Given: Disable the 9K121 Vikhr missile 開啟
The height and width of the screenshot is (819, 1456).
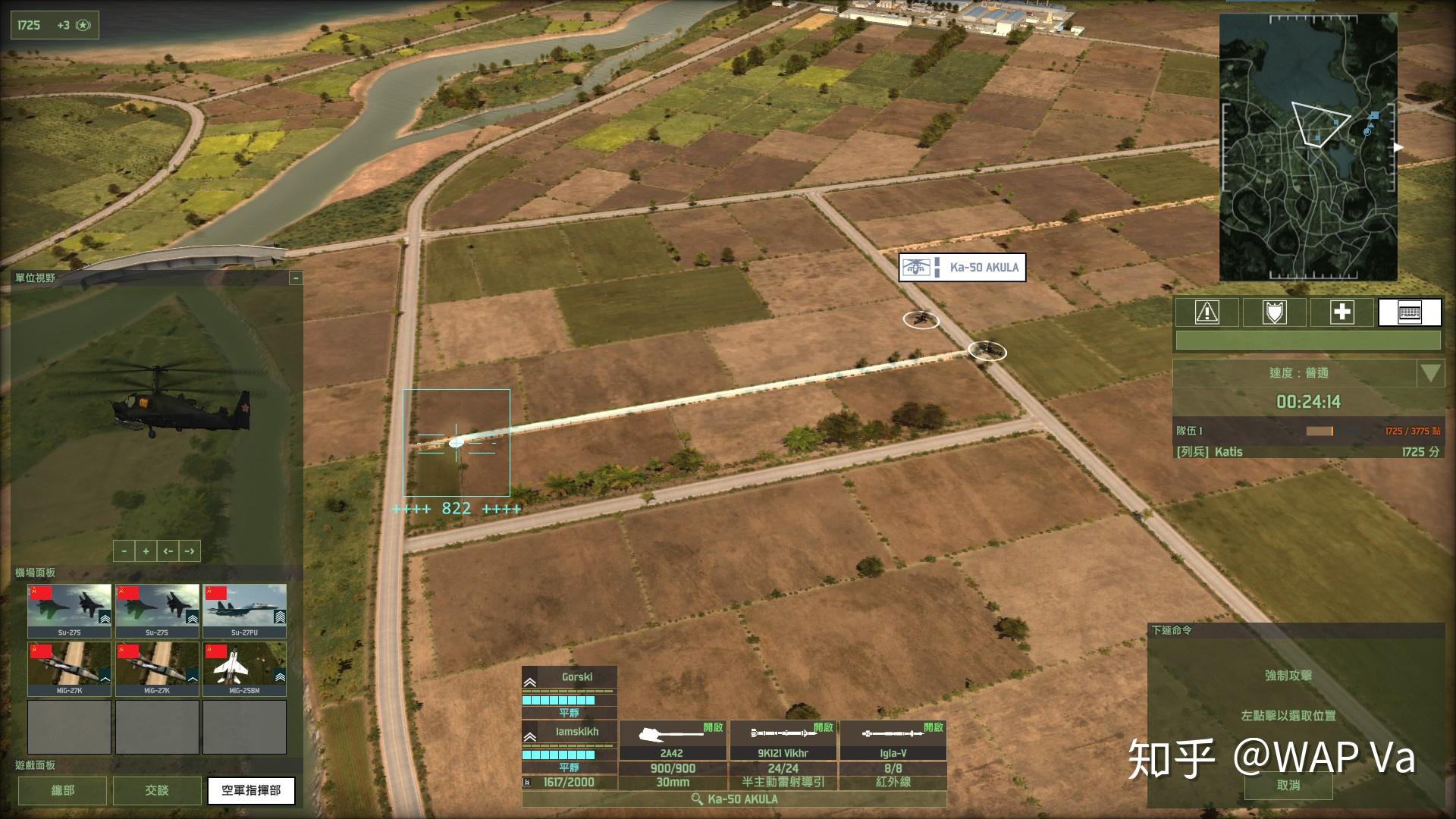Looking at the screenshot, I should click(x=824, y=726).
